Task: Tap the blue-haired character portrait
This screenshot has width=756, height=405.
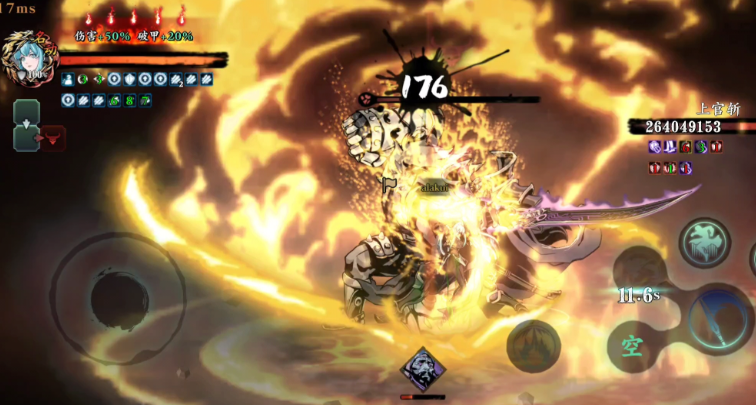Action: coord(24,58)
